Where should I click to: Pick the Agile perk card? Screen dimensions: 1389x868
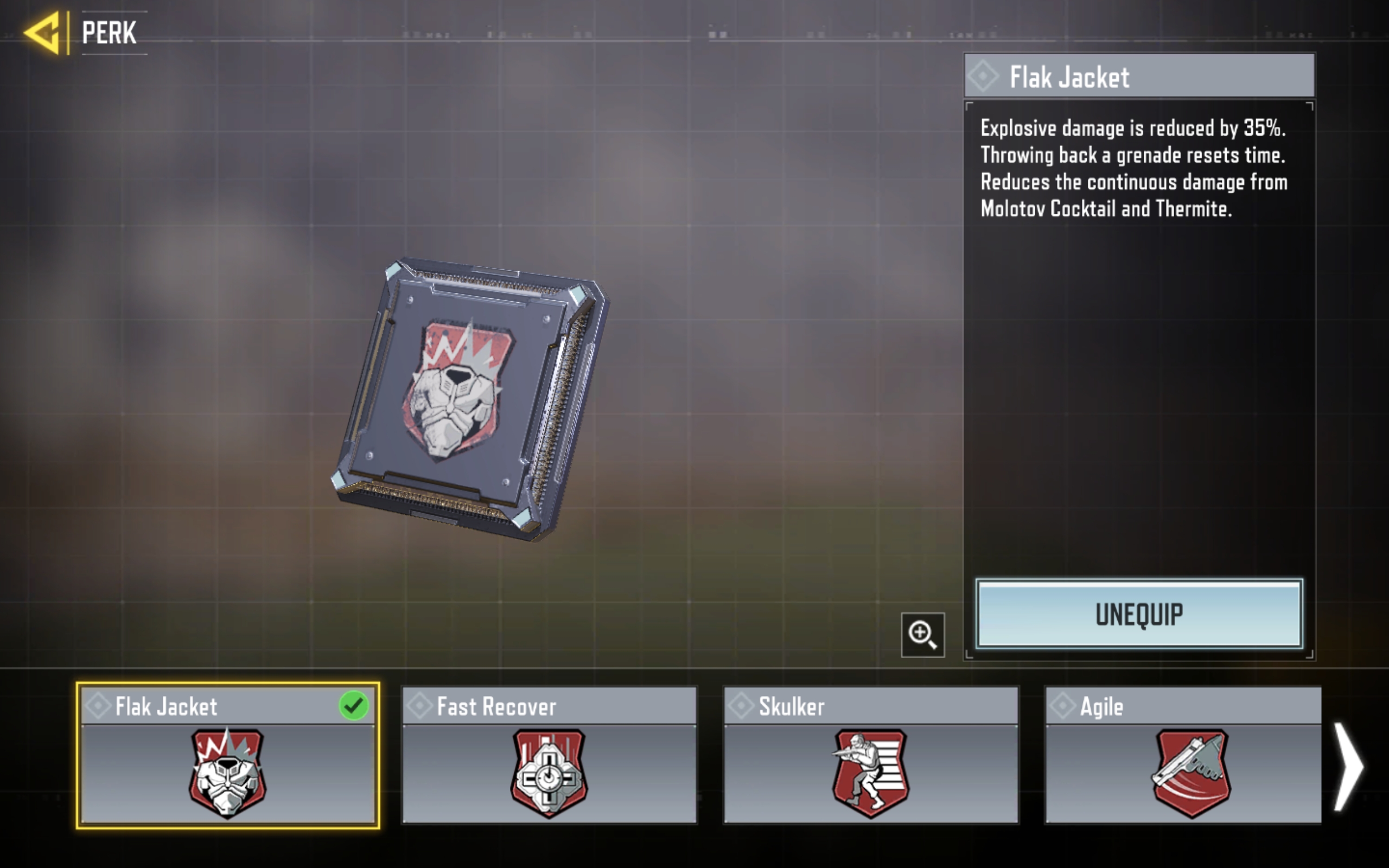point(1183,756)
